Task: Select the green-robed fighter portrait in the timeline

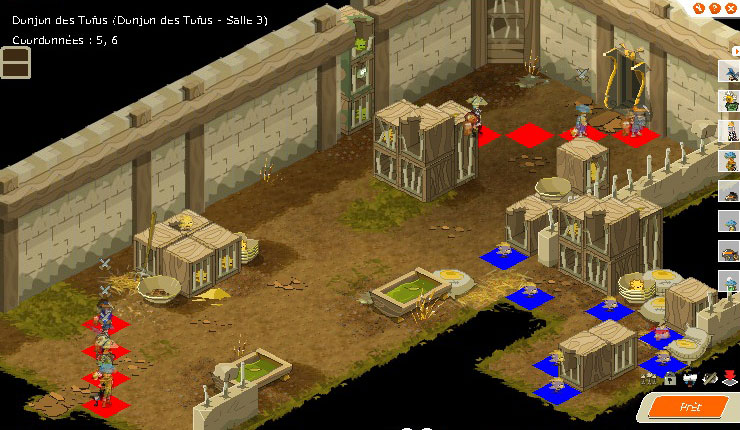Action: click(x=729, y=100)
